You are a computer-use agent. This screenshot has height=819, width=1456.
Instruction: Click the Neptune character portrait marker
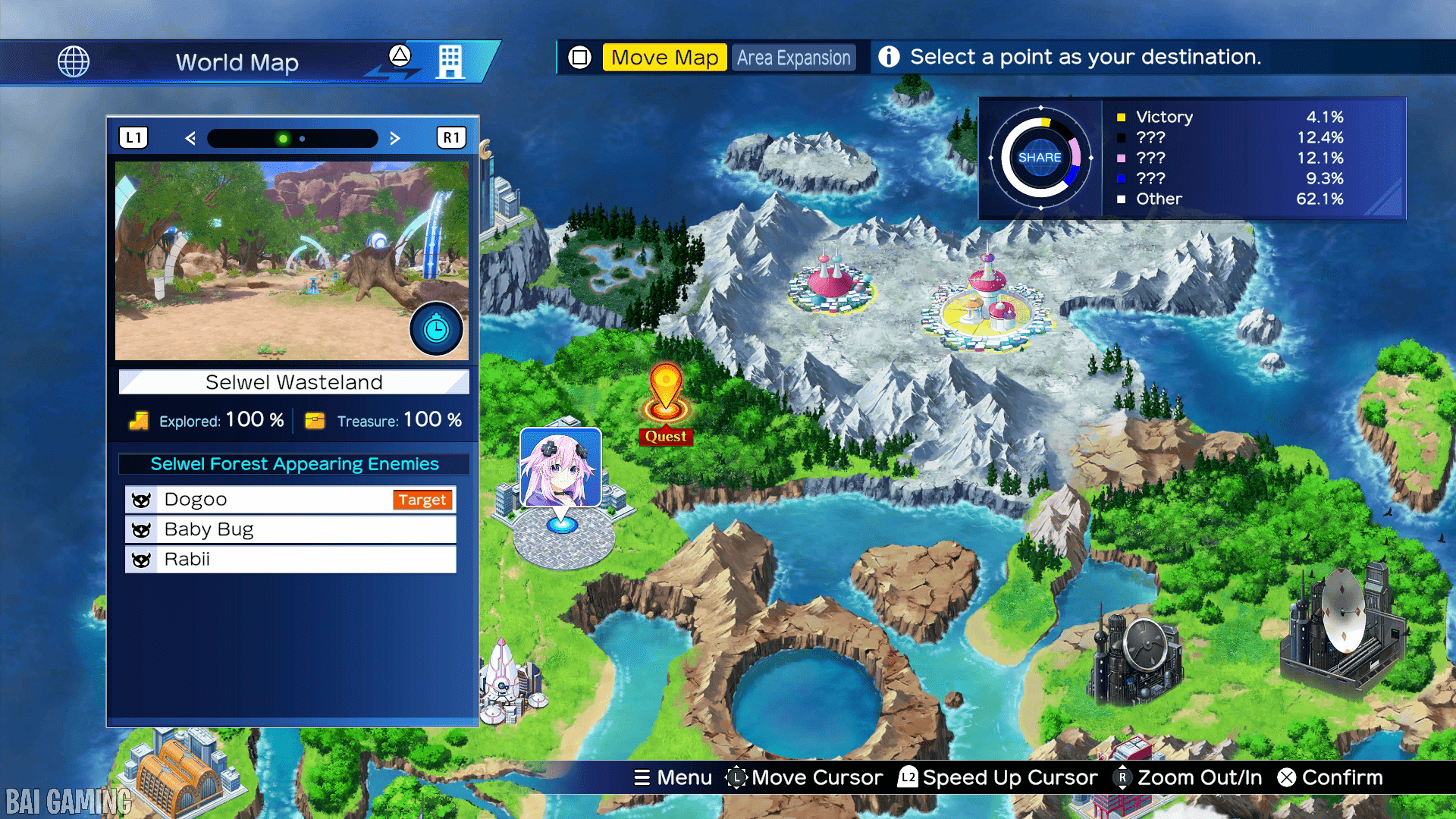(x=560, y=467)
